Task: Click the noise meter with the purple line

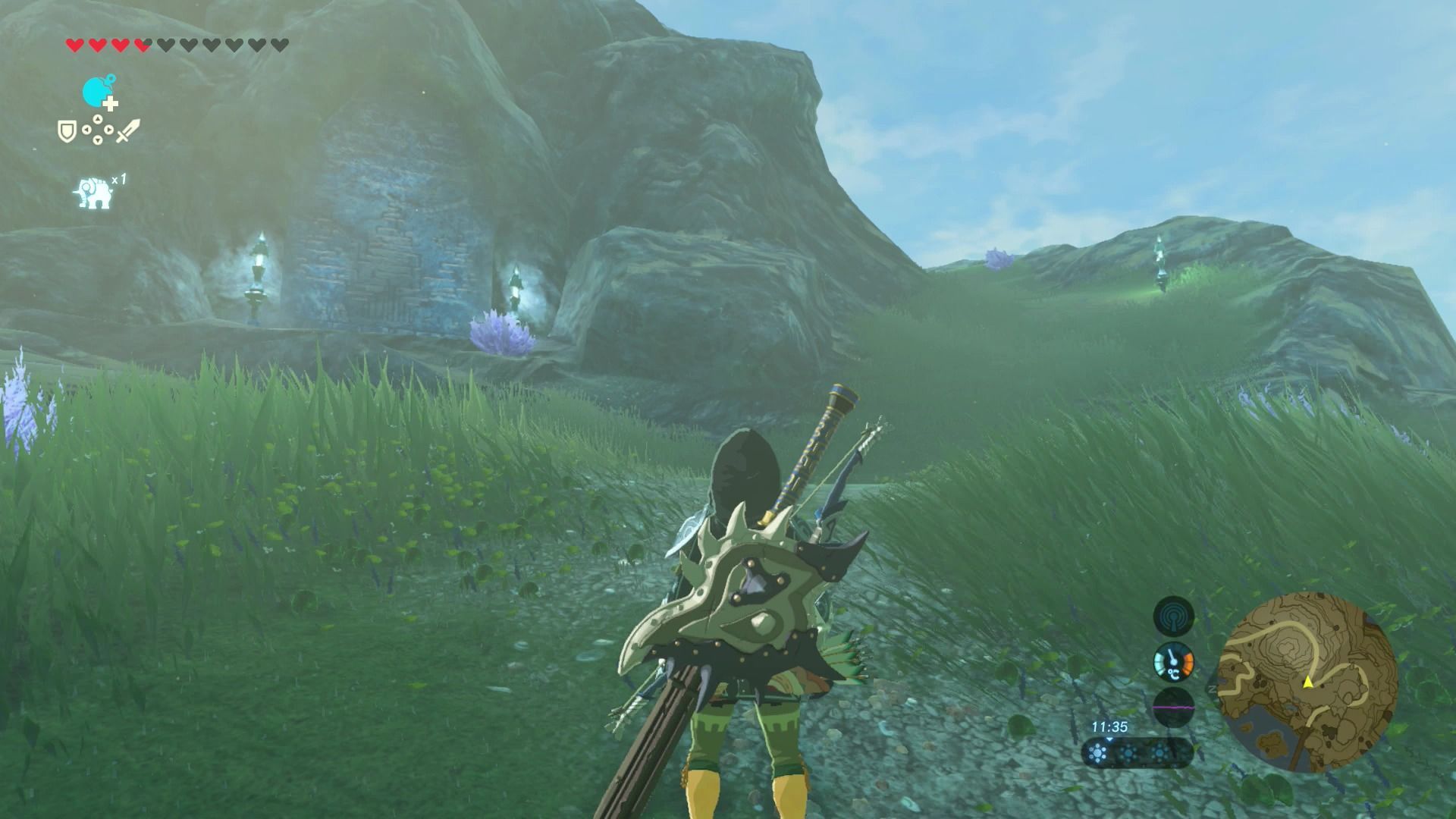Action: click(x=1173, y=707)
